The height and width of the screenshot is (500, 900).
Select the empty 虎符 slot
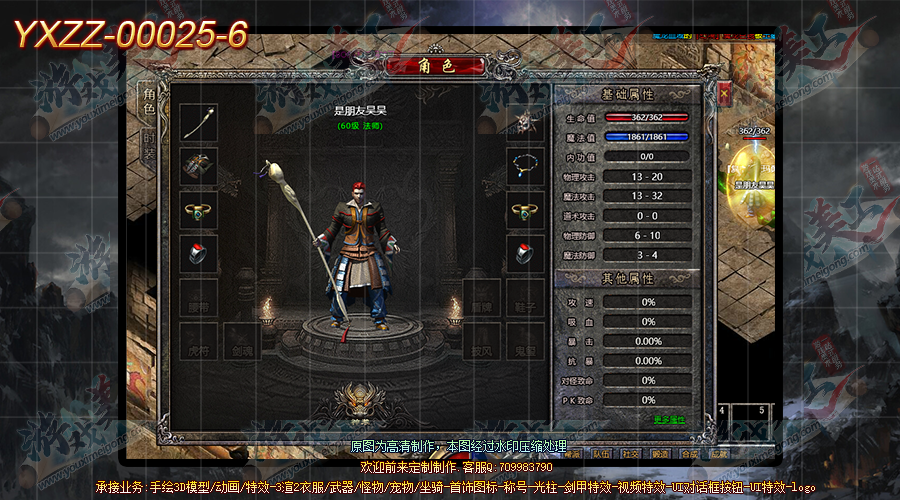point(198,341)
